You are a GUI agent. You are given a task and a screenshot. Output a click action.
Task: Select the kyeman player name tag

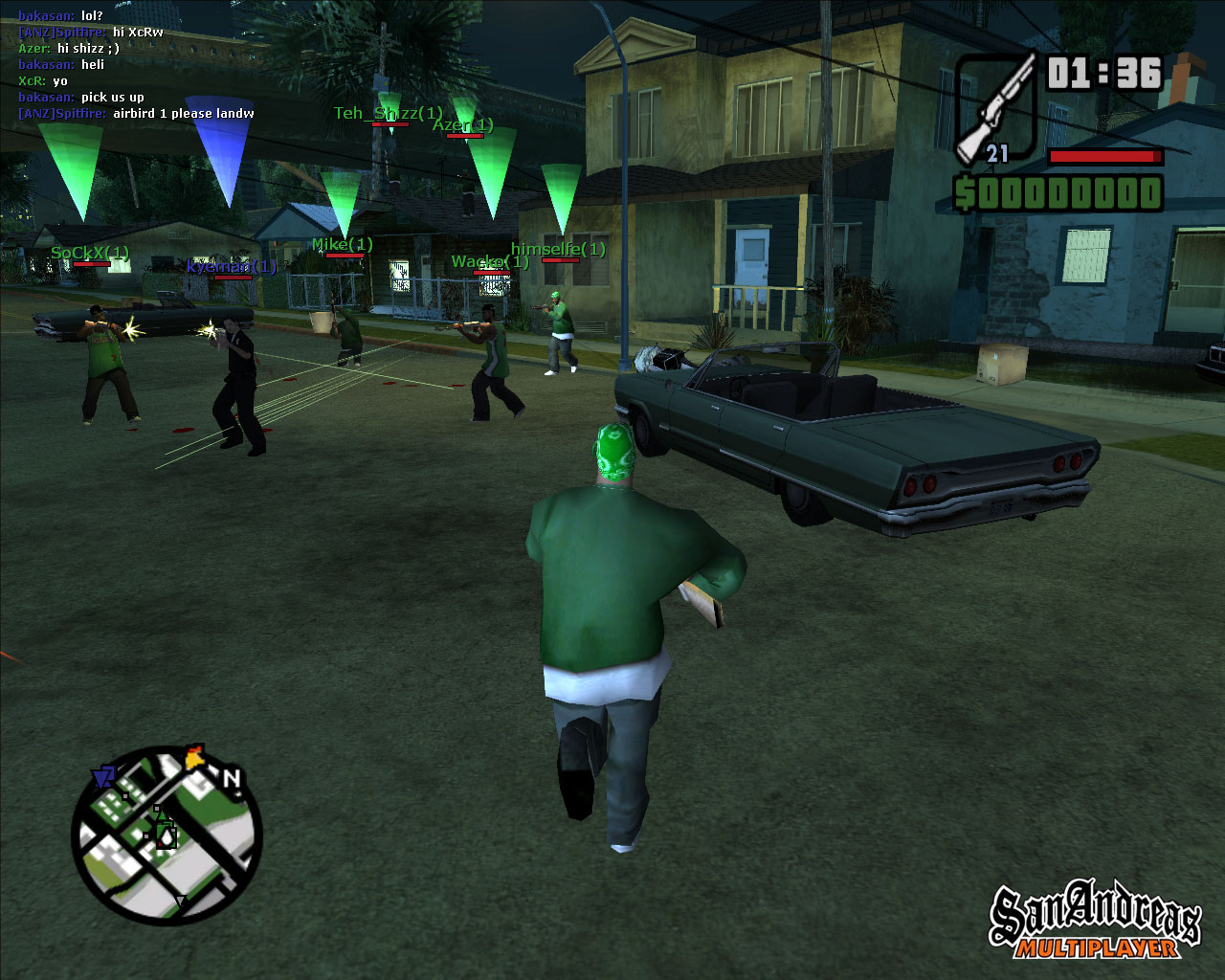coord(232,267)
